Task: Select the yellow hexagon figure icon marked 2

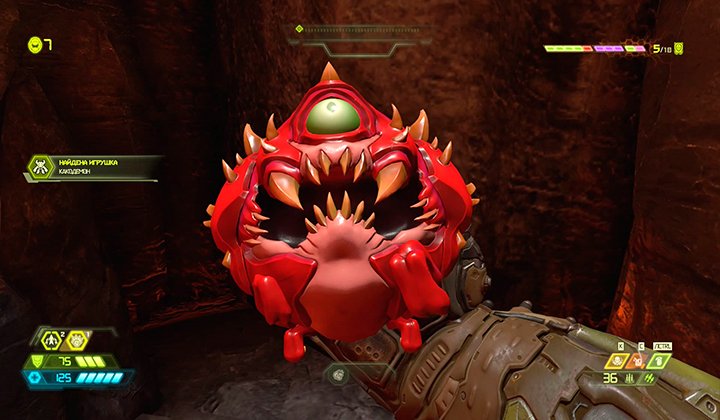Action: click(x=49, y=341)
